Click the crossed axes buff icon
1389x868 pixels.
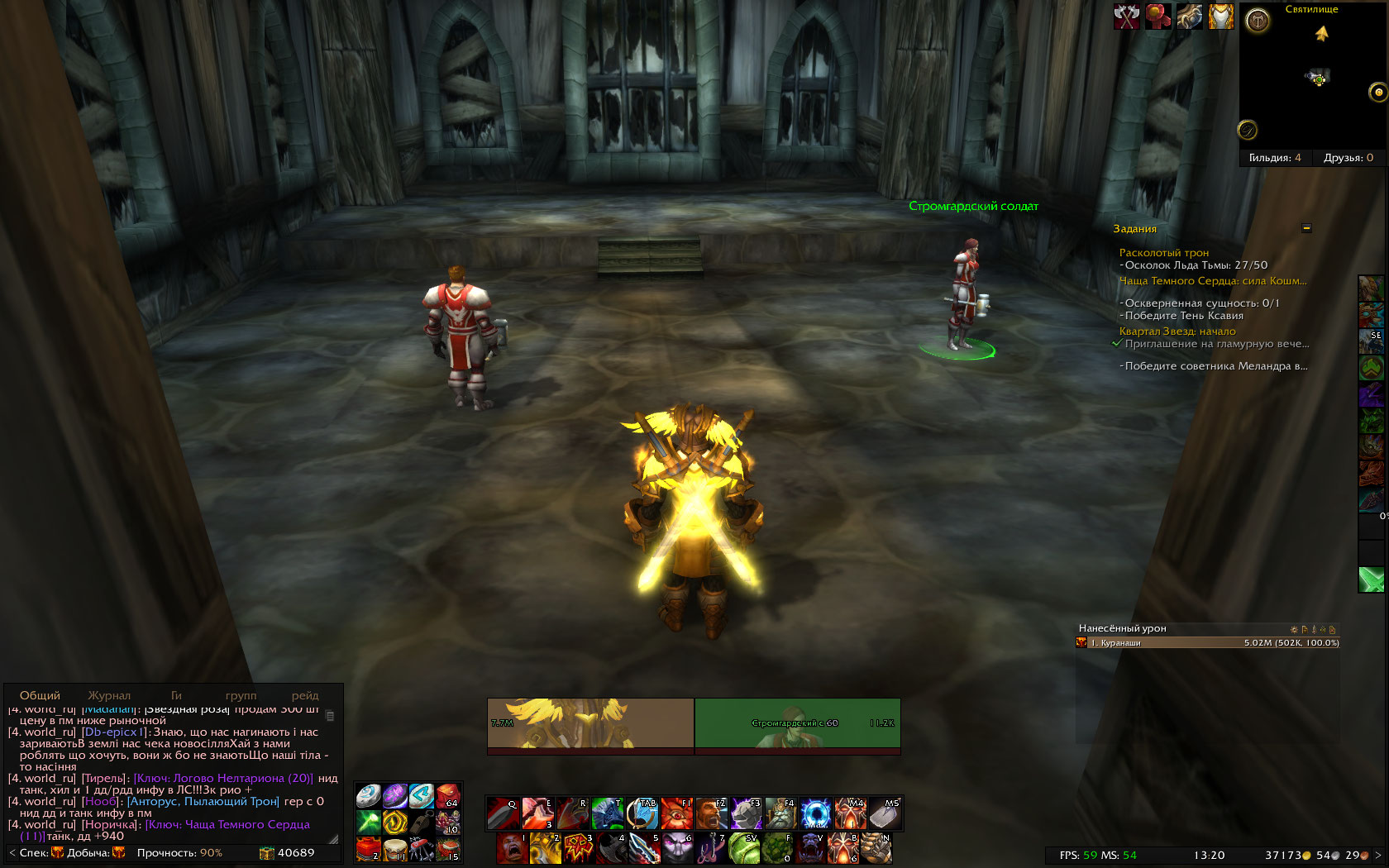(x=1126, y=16)
